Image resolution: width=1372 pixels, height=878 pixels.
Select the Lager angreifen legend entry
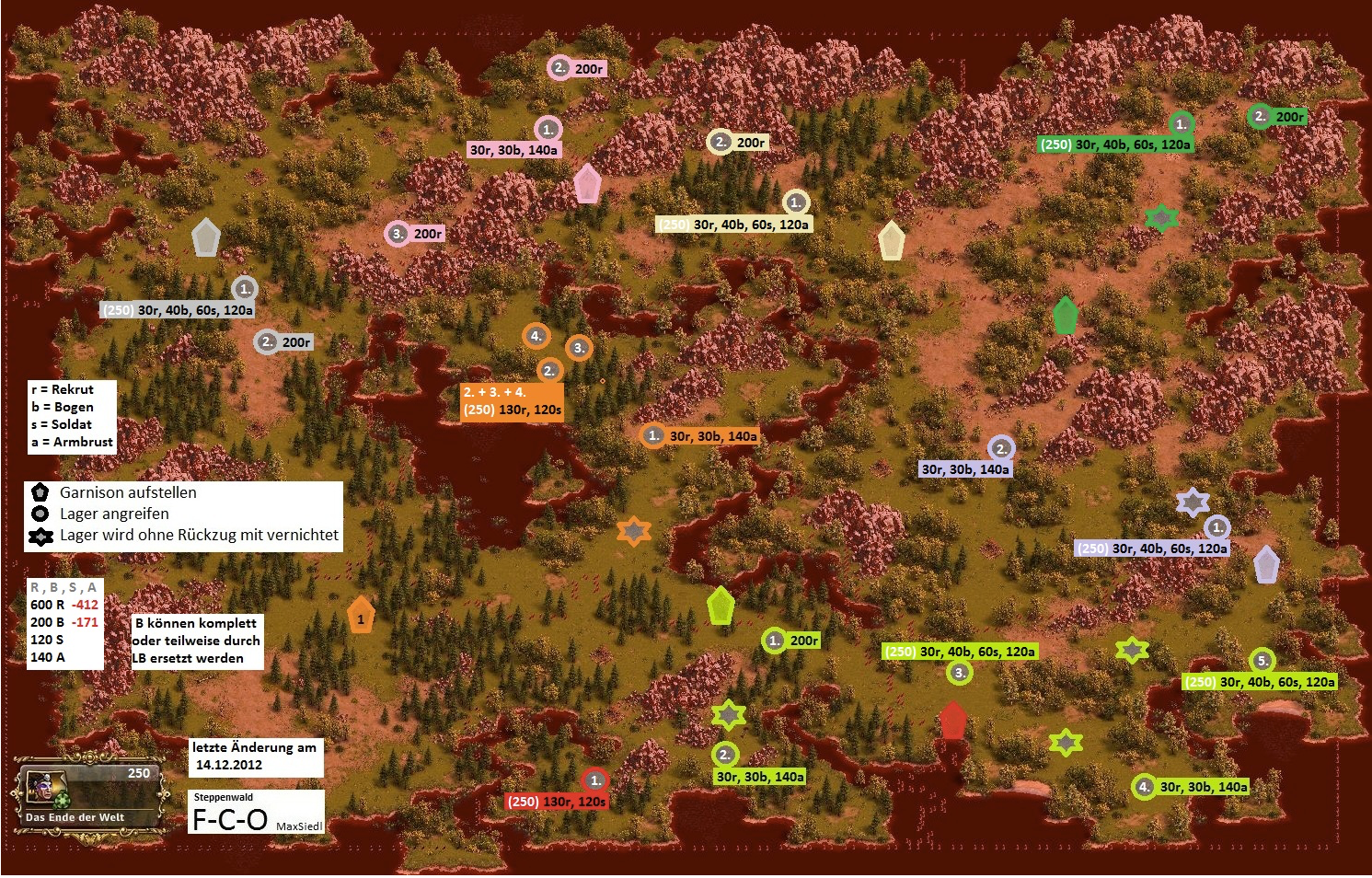tap(114, 514)
